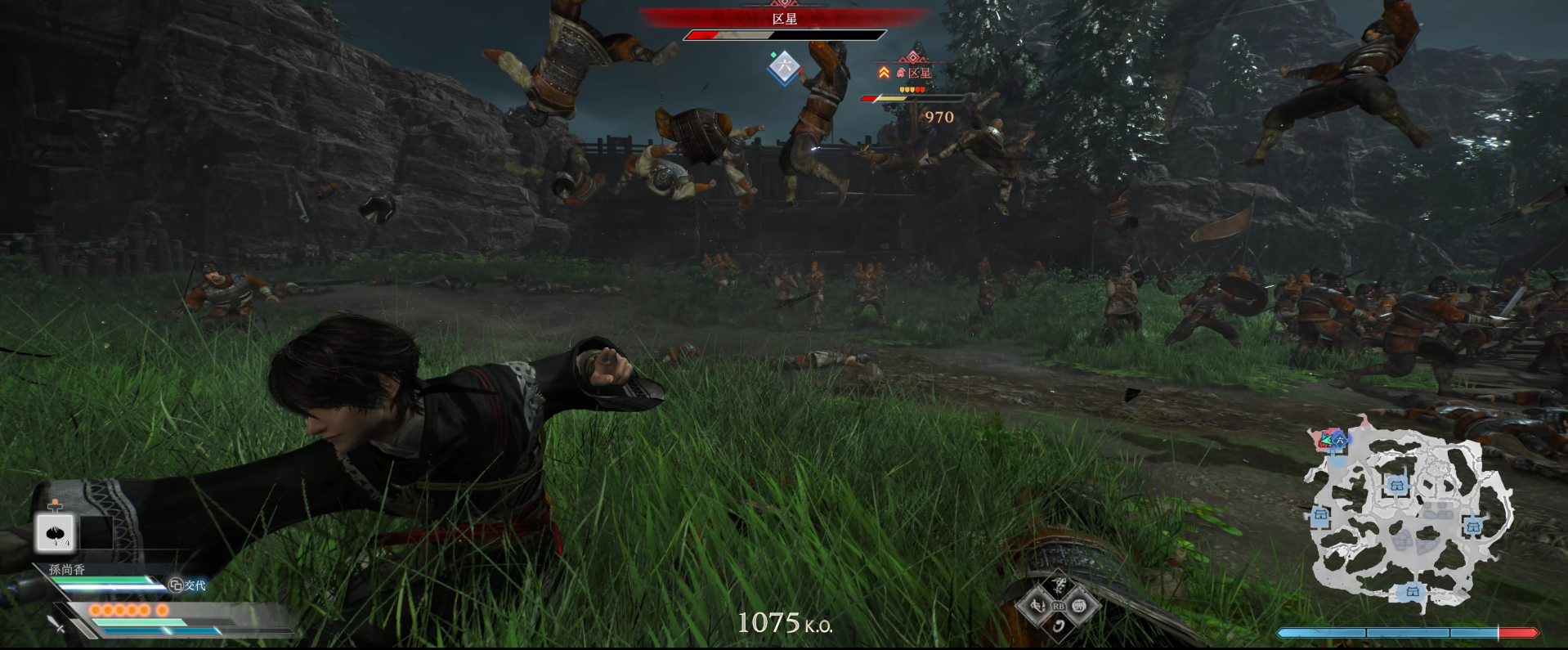Activate the bottom swirl battle art
Screen dimensions: 1568x650
click(1059, 626)
